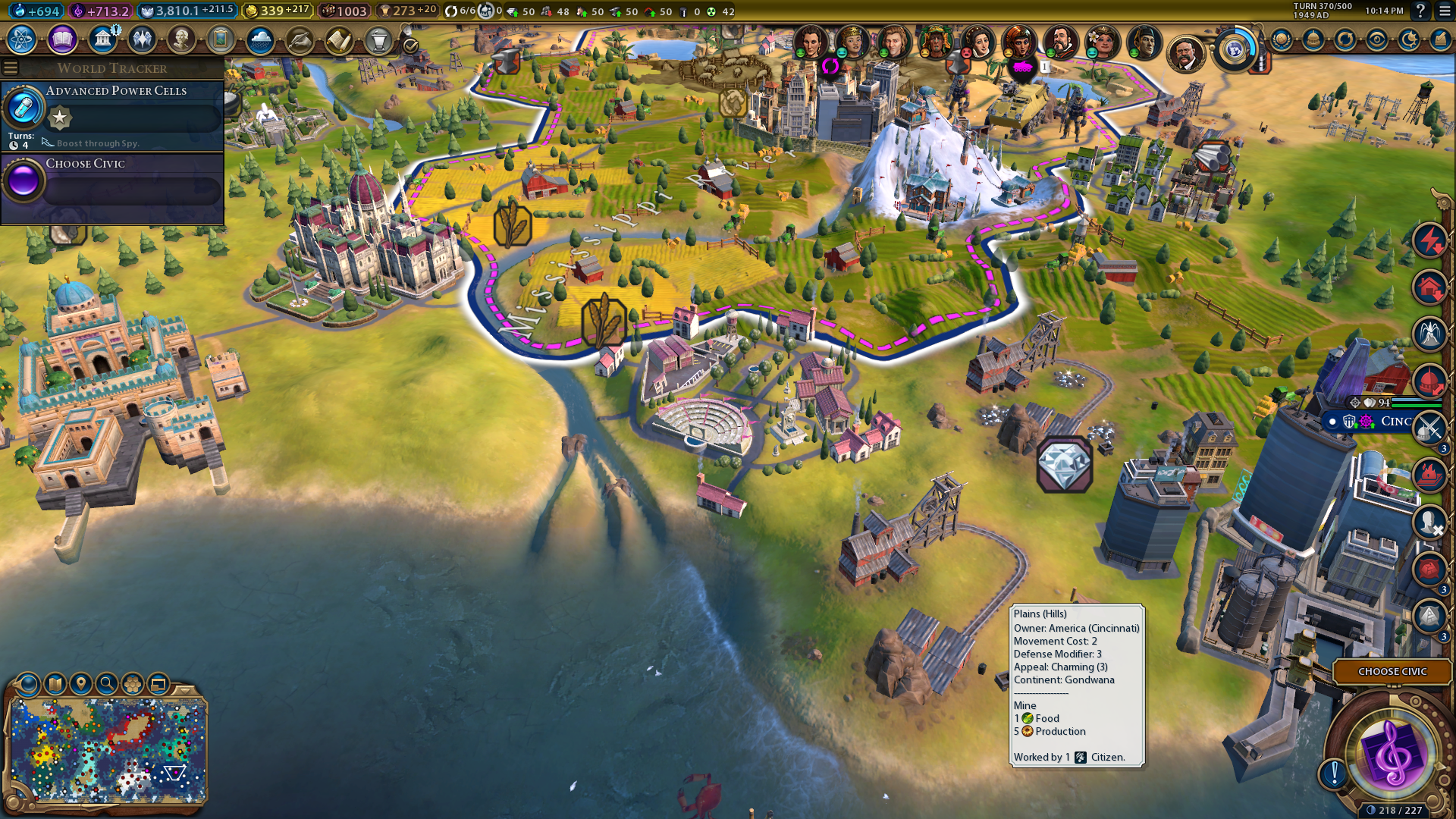Collapse the minimap with arrow tab

[x=184, y=689]
